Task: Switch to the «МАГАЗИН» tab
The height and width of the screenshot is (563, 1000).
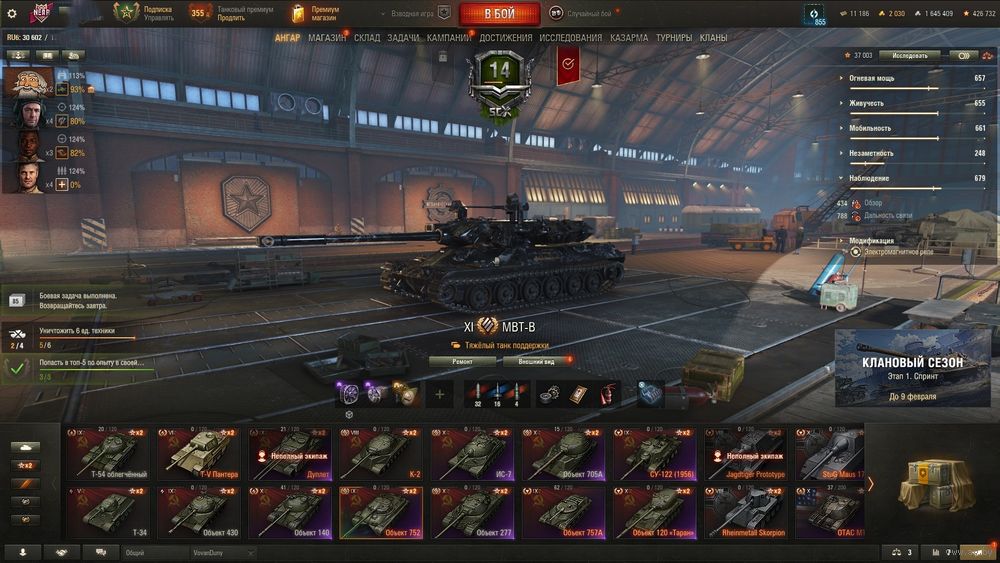Action: click(x=327, y=38)
